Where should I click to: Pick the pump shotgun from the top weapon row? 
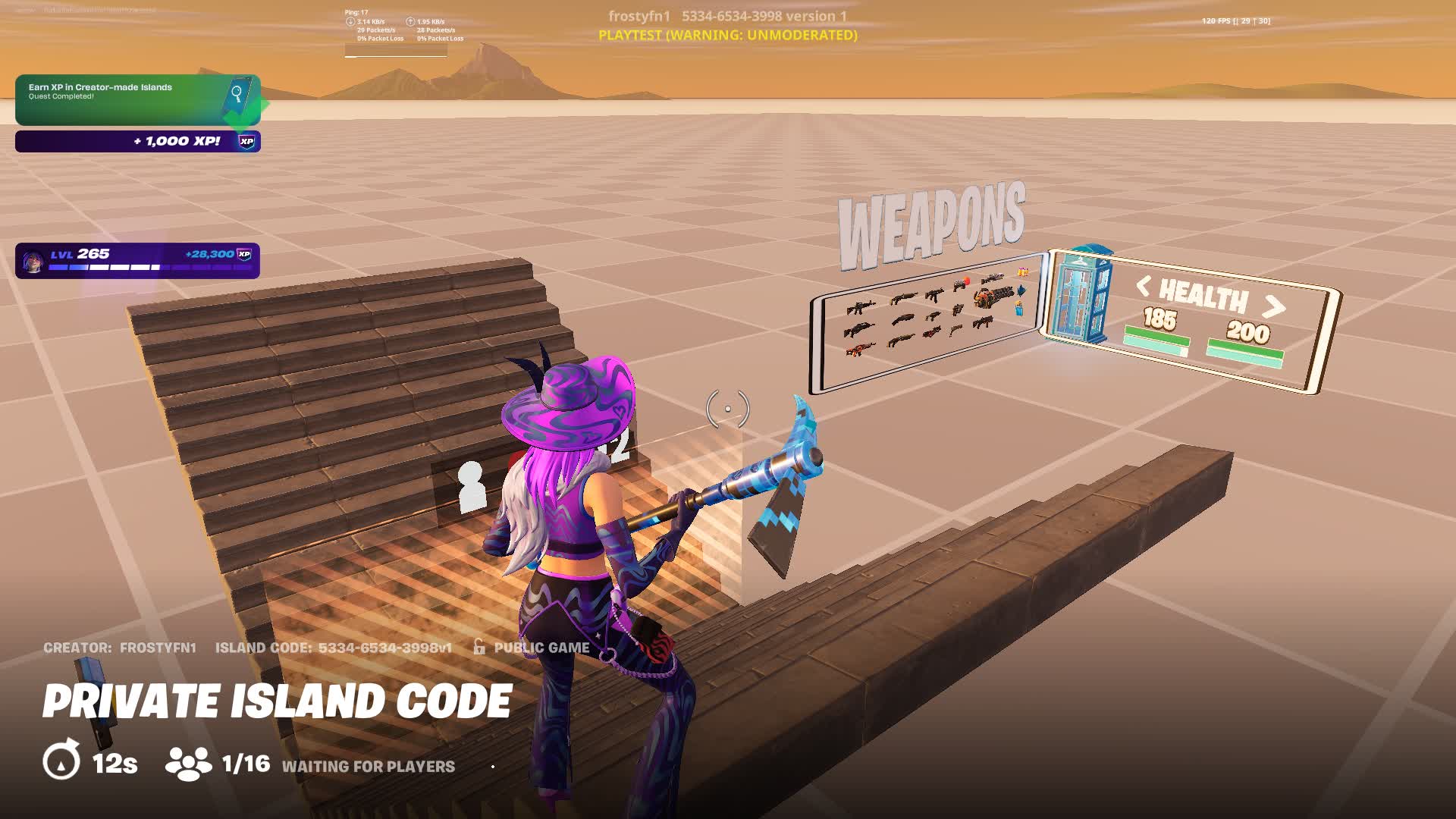coord(904,298)
